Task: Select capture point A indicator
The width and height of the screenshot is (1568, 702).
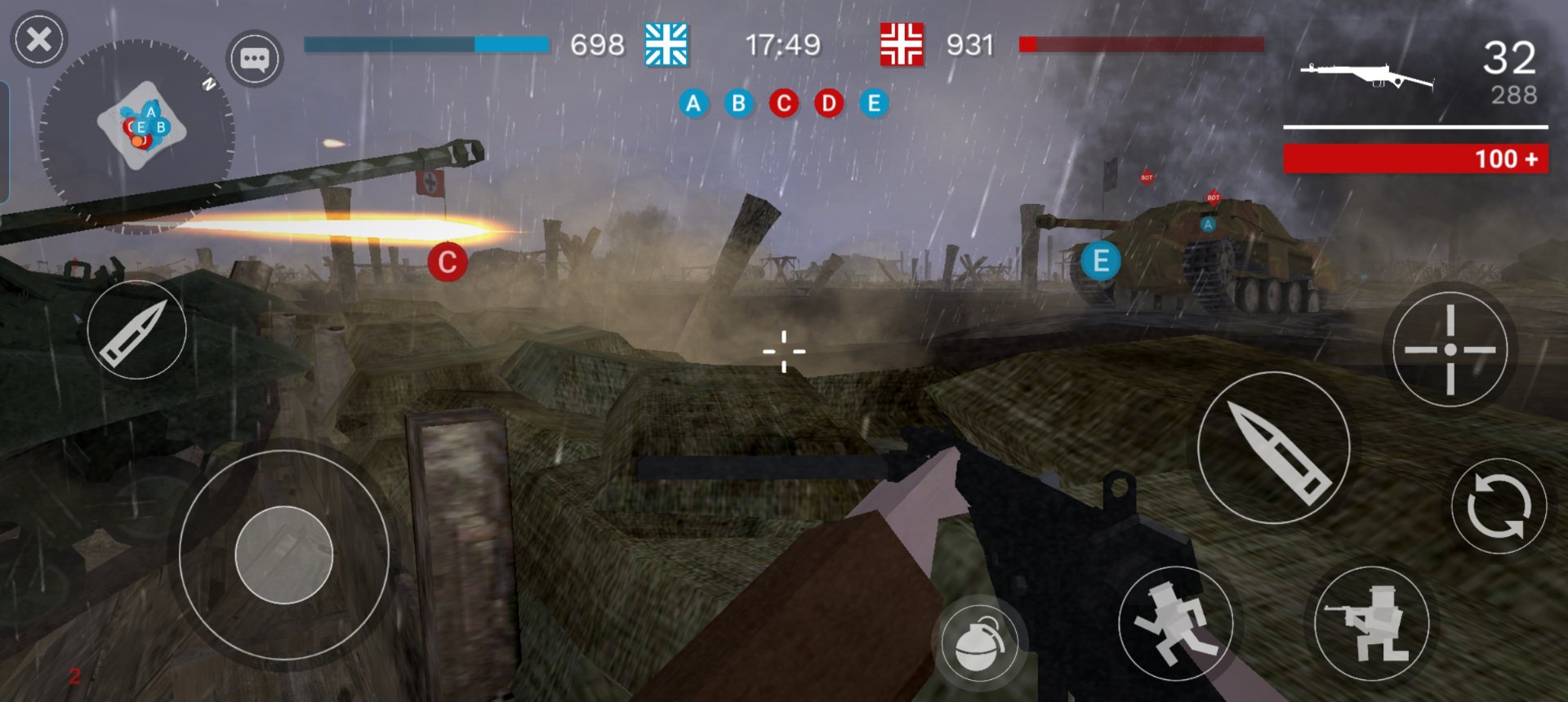Action: coord(693,104)
